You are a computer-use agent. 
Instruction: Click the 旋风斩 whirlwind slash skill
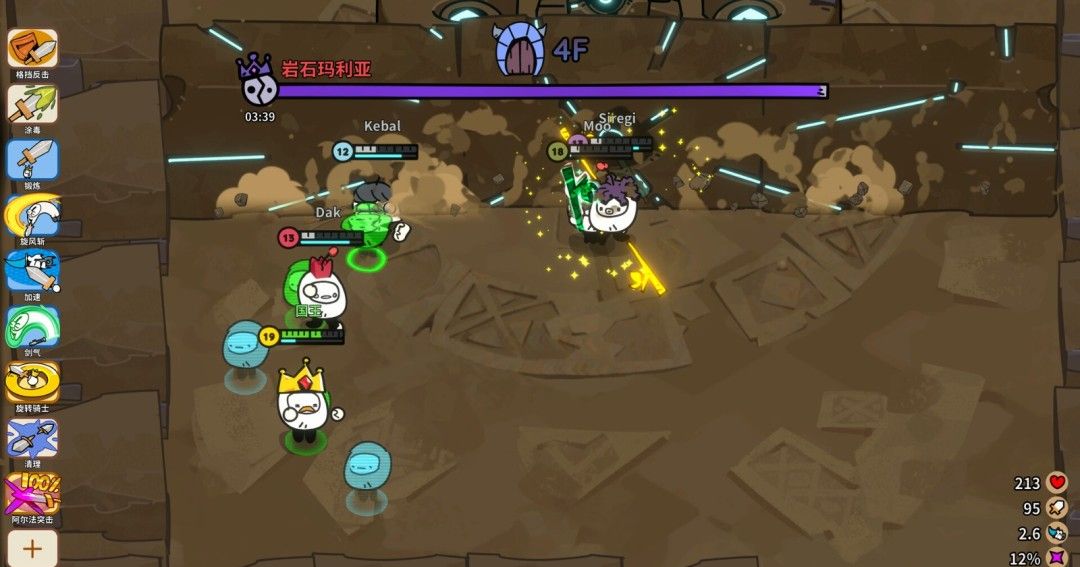tap(33, 215)
